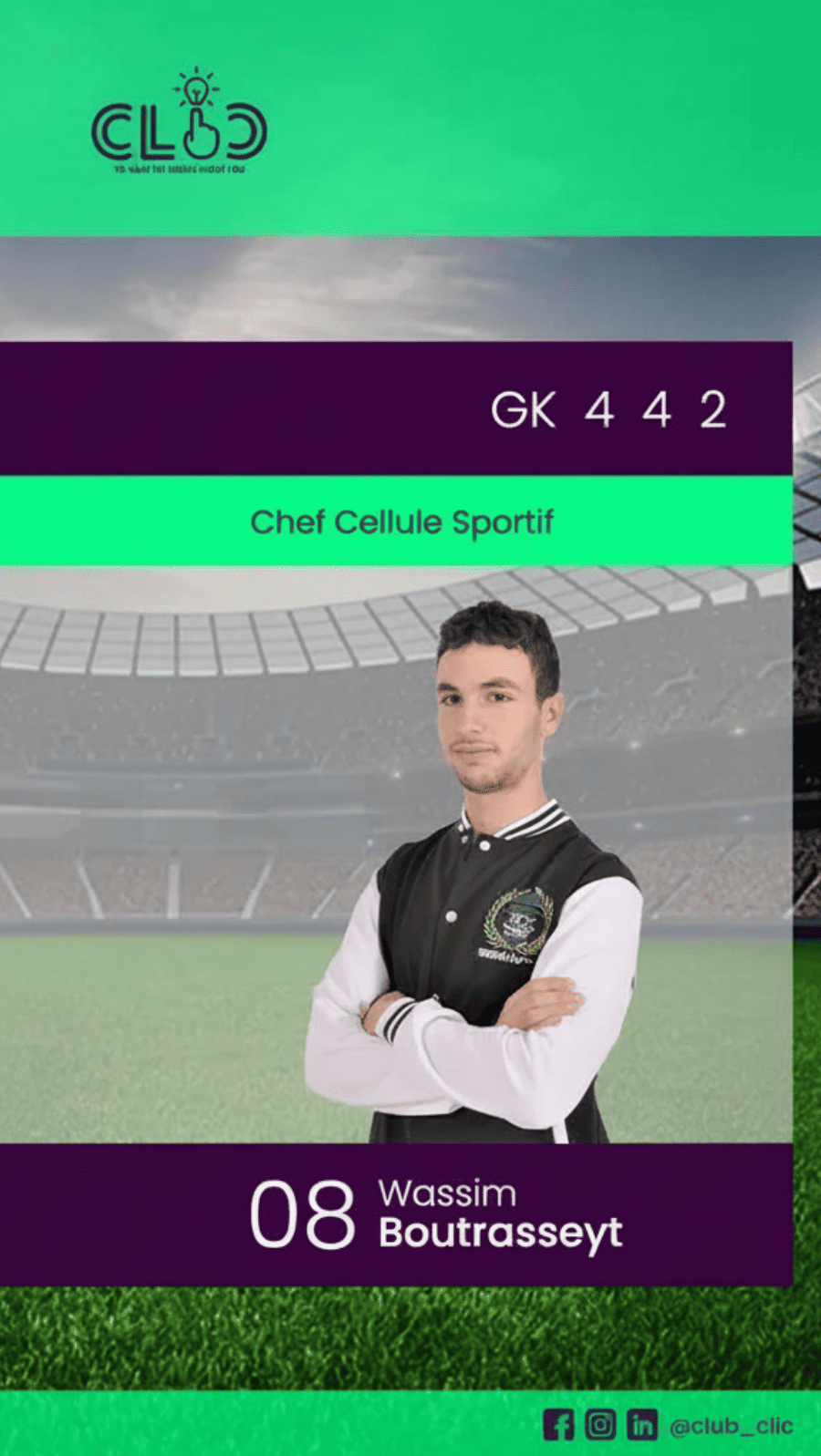Click the CLIC club logo
This screenshot has height=1456, width=821.
180,124
